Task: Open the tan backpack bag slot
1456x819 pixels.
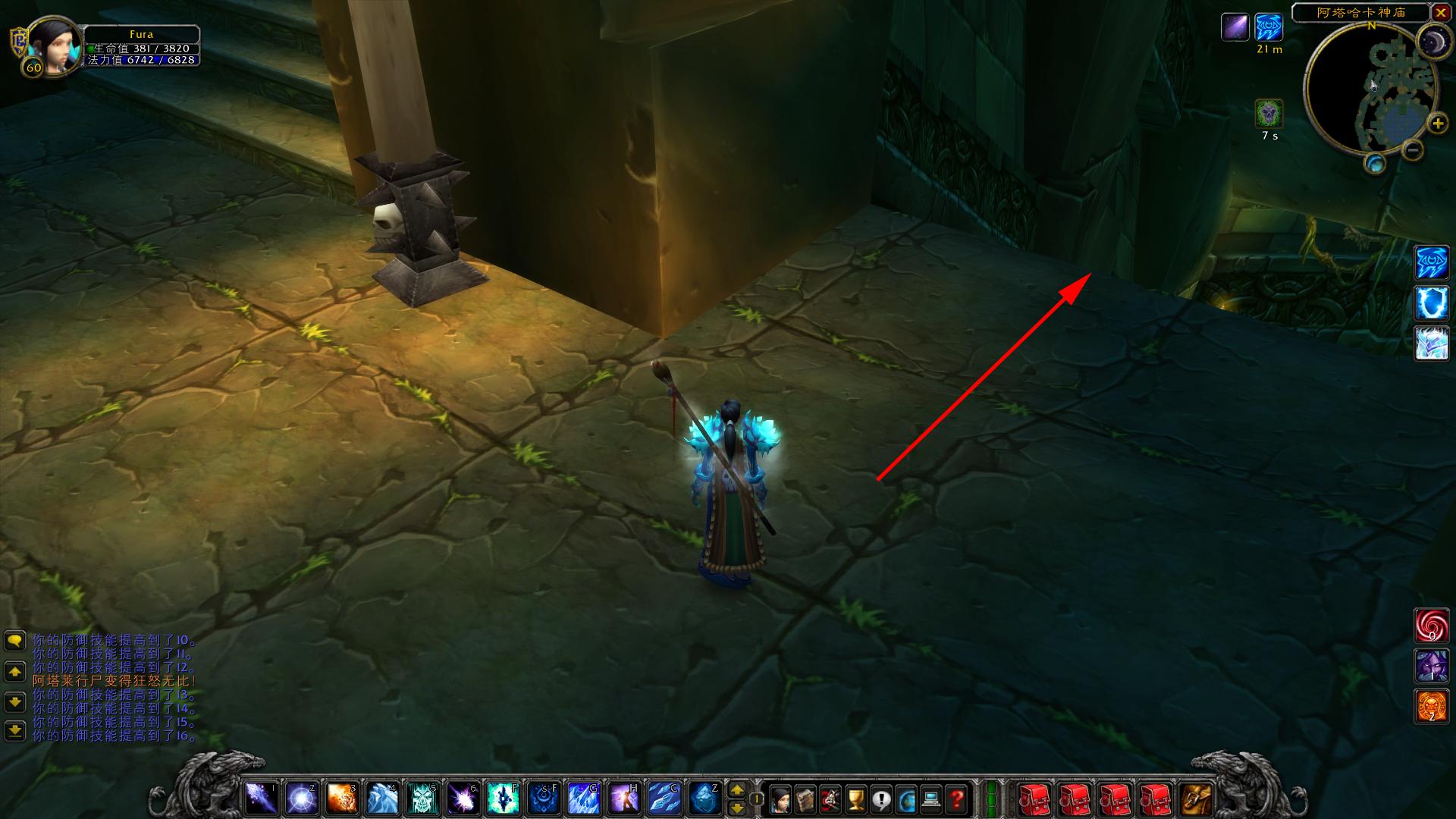Action: tap(1196, 799)
